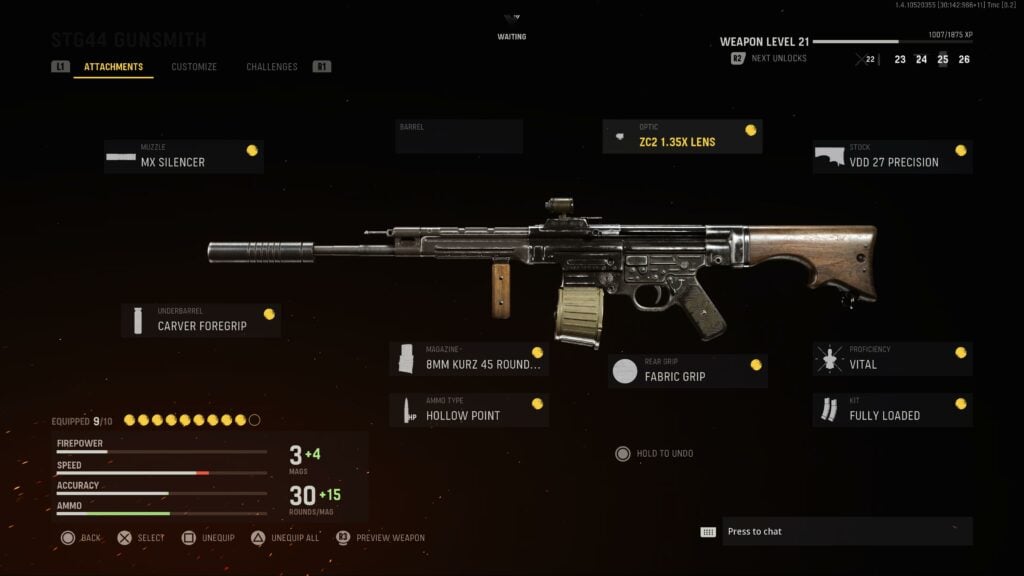This screenshot has width=1024, height=576.
Task: Select the 8MM Kurz 45 Round magazine slot
Action: [x=469, y=359]
